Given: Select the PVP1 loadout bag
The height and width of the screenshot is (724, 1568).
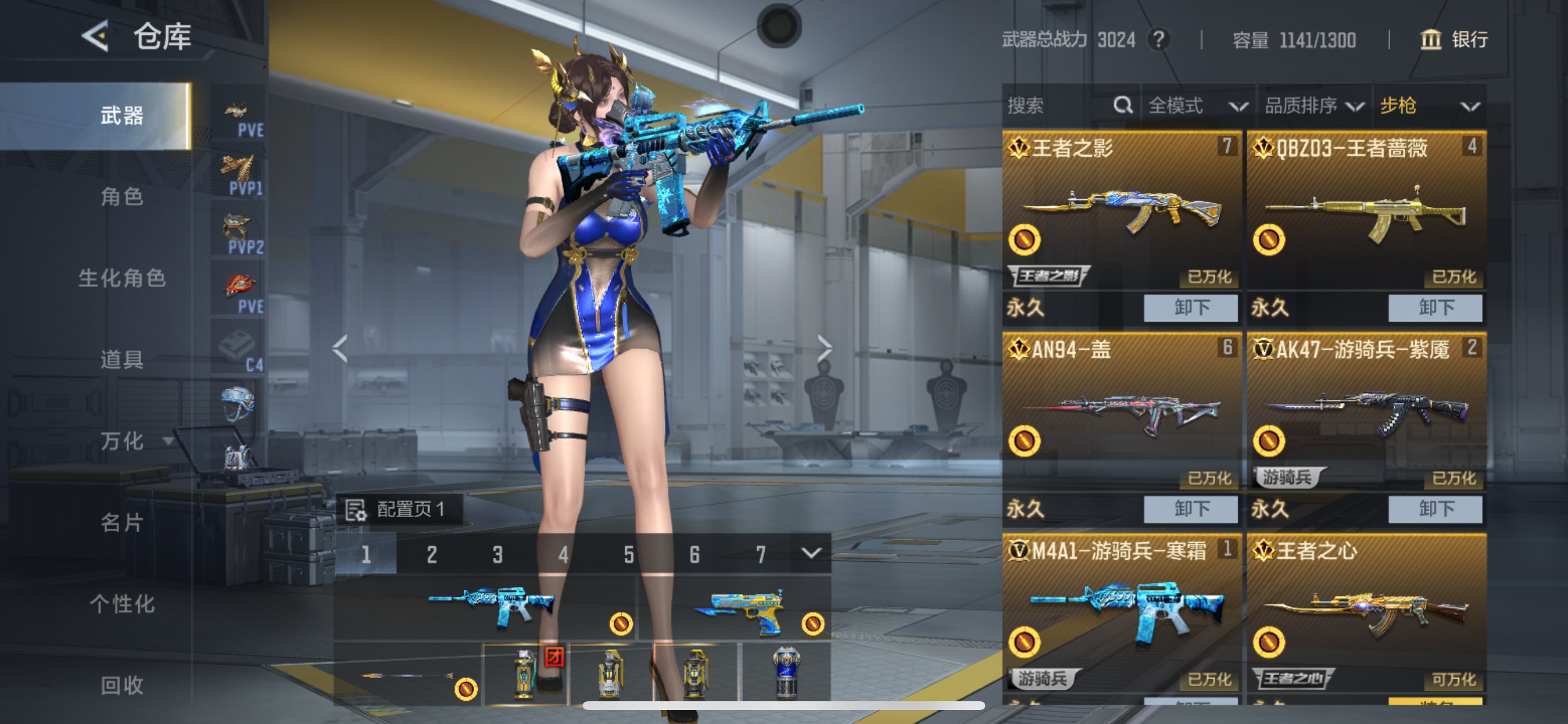Looking at the screenshot, I should 239,175.
